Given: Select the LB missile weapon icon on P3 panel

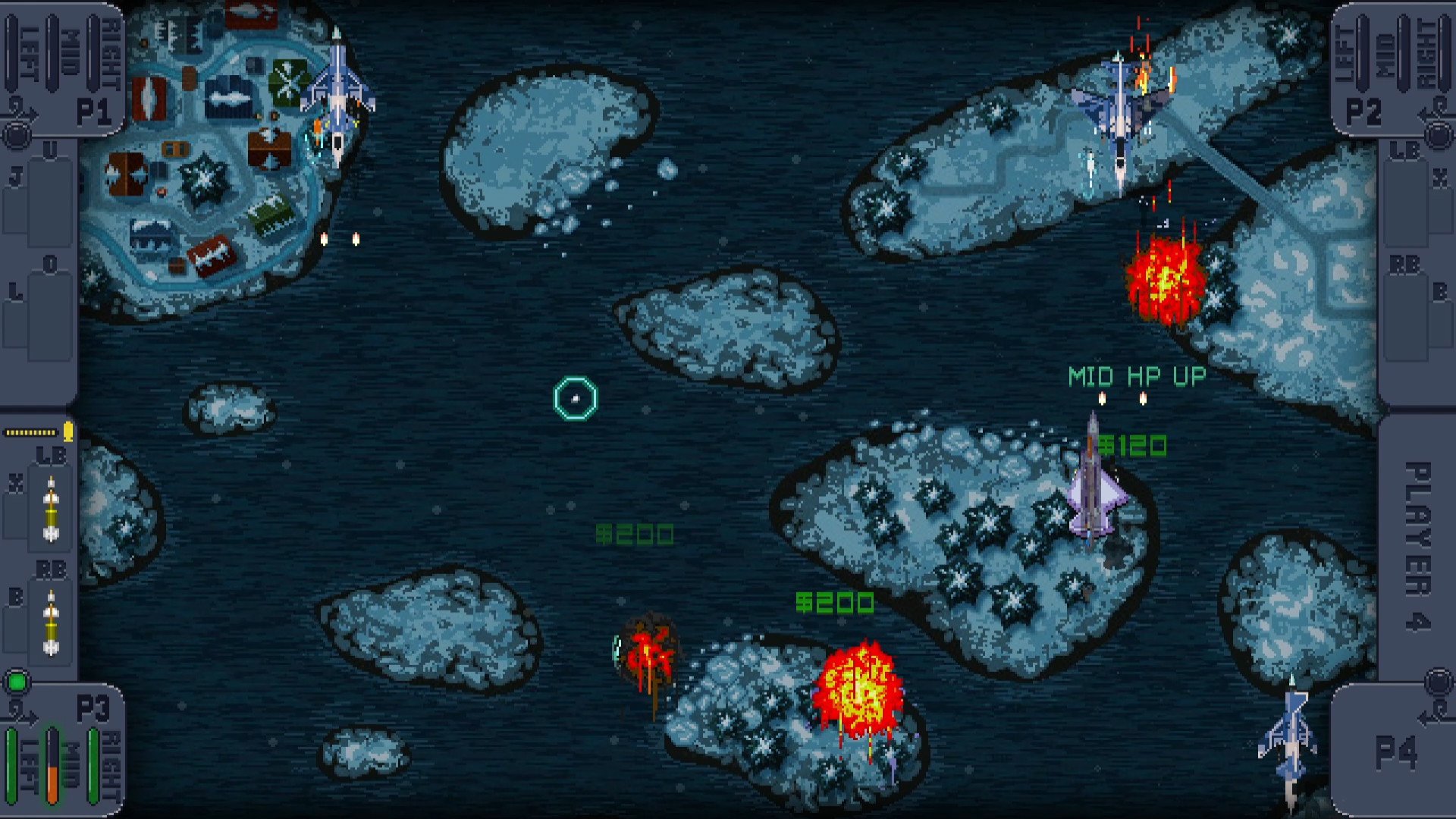Looking at the screenshot, I should [x=49, y=508].
